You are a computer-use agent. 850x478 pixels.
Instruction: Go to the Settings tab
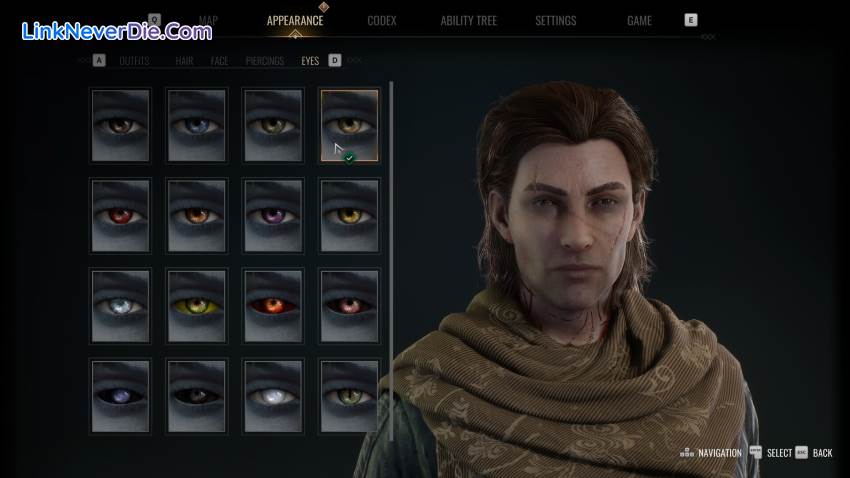555,20
